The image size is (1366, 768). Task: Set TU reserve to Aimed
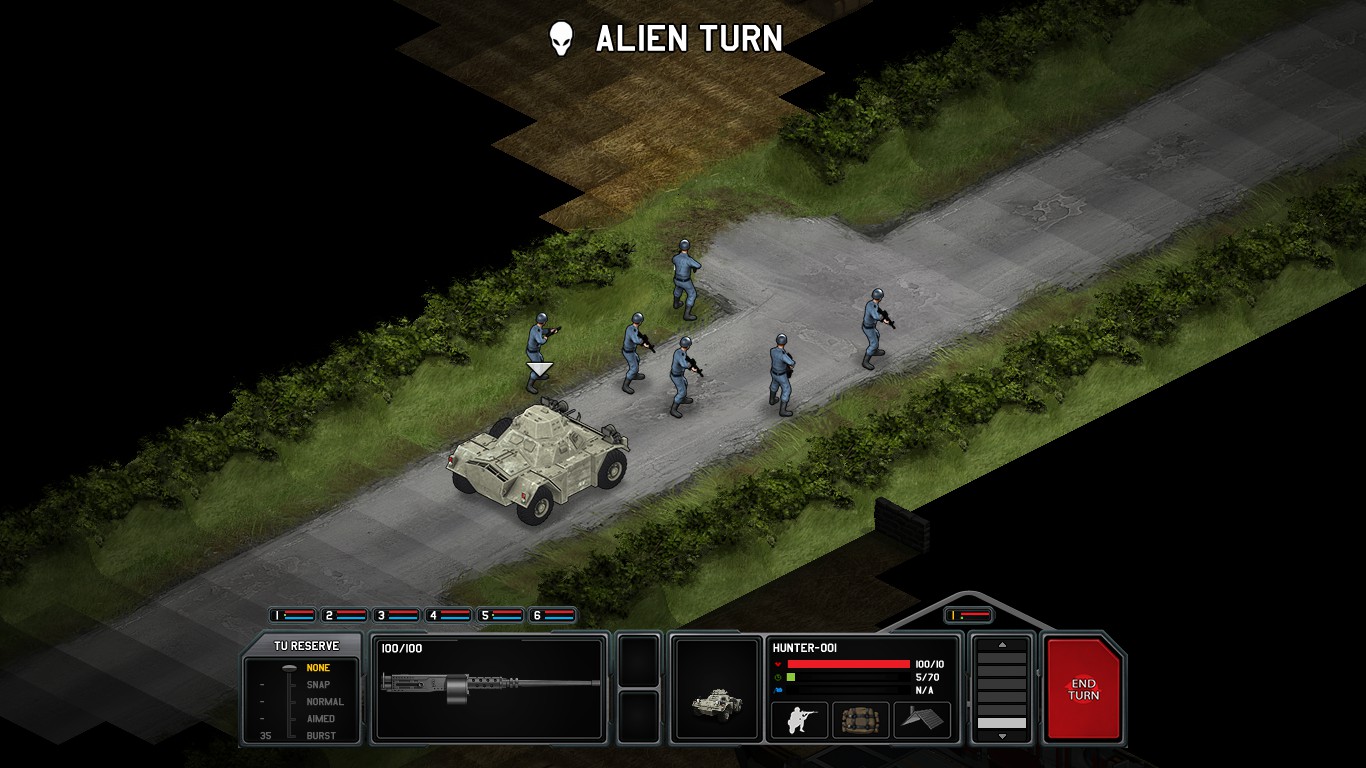point(320,719)
